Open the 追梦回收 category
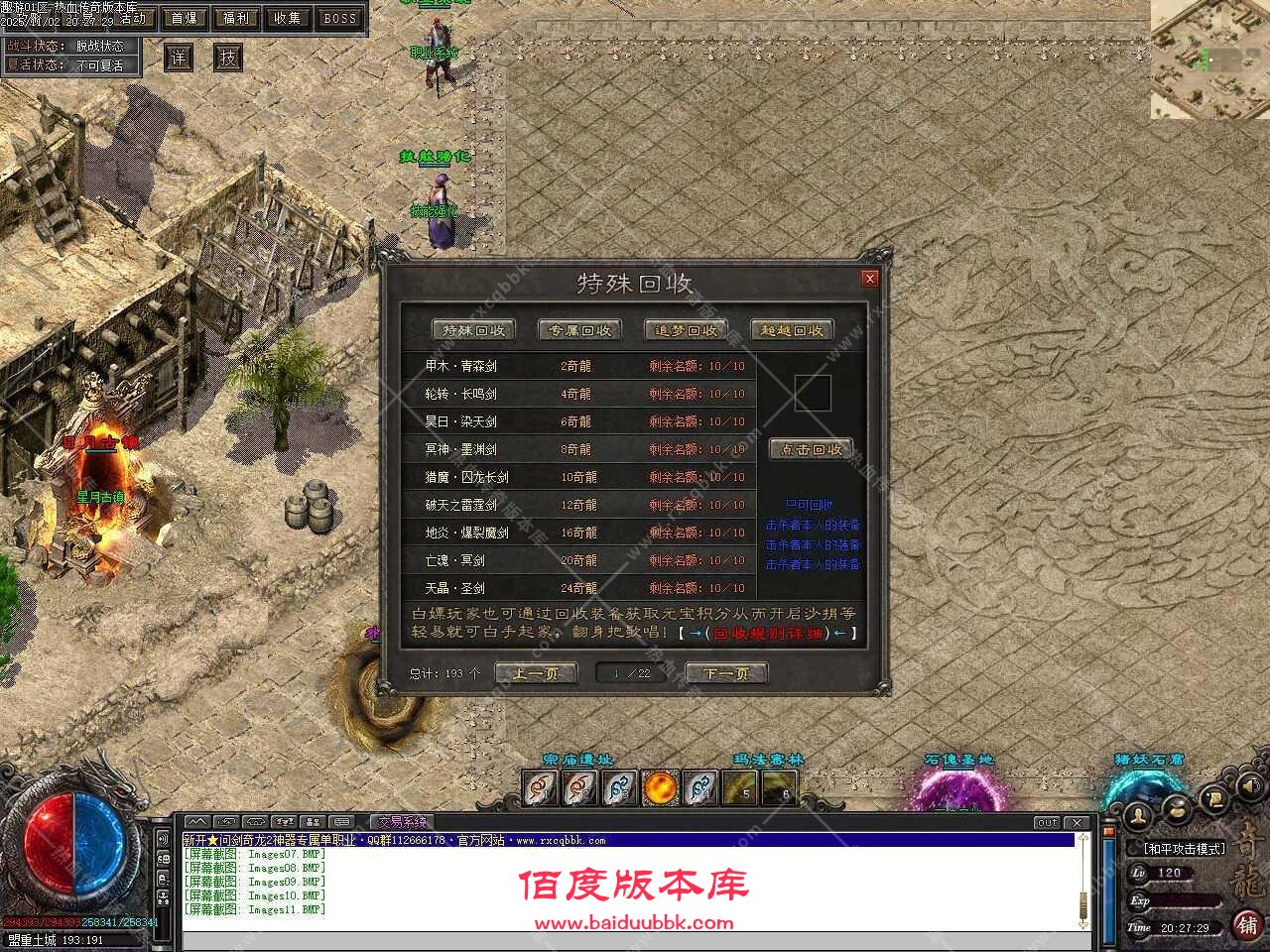This screenshot has height=952, width=1270. click(686, 330)
